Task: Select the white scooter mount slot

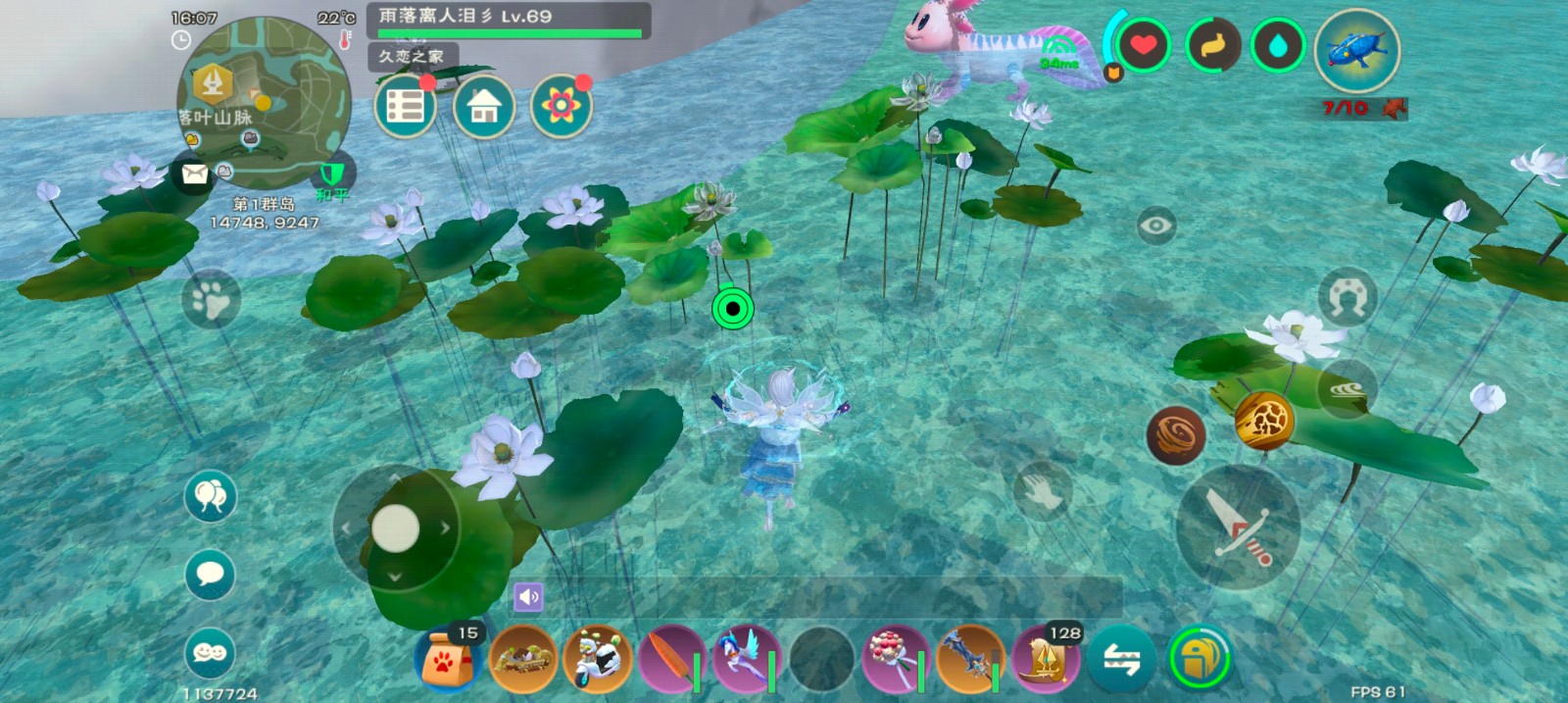Action: click(x=597, y=659)
